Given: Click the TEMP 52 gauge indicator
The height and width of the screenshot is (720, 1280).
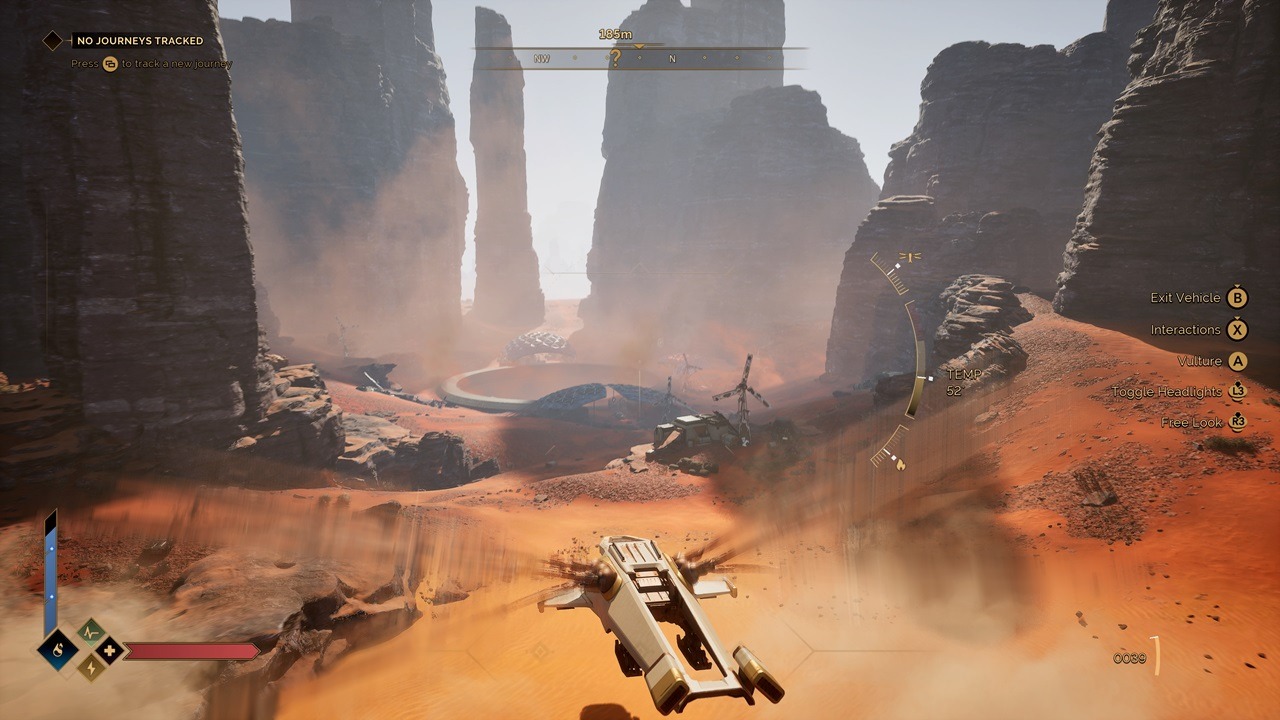Looking at the screenshot, I should pos(965,380).
